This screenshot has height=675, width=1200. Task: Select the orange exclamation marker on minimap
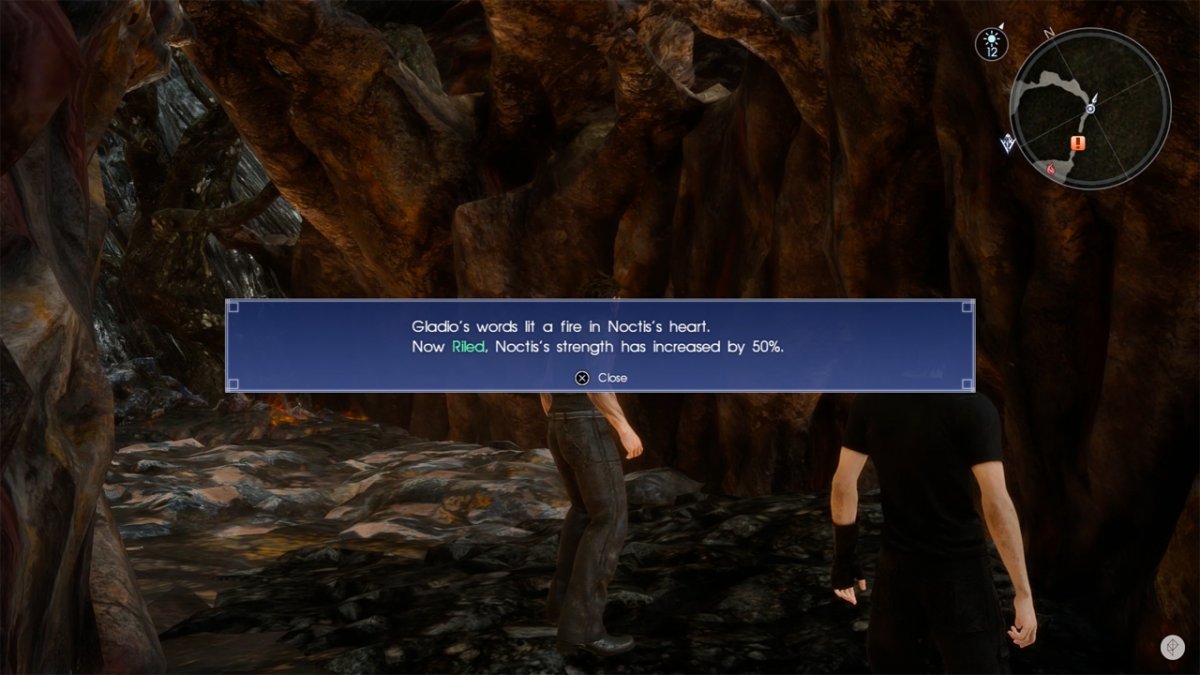pyautogui.click(x=1077, y=143)
